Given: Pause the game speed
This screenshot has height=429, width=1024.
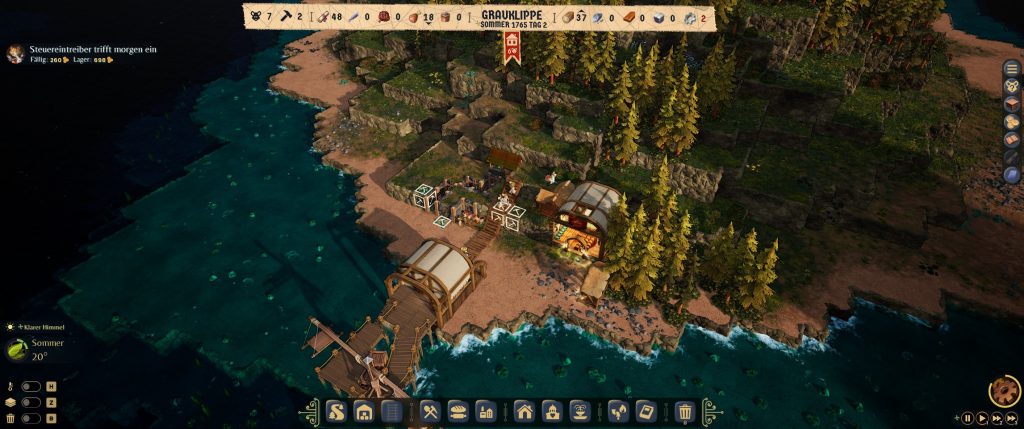Looking at the screenshot, I should (967, 418).
